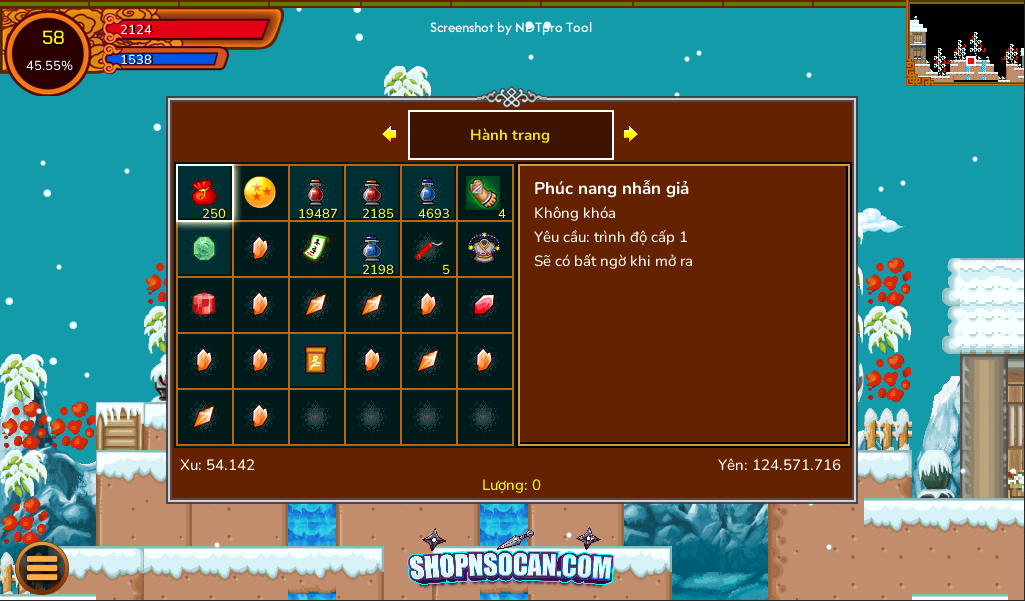This screenshot has height=601, width=1025.
Task: Click the green octagonal jade gem
Action: coord(205,248)
